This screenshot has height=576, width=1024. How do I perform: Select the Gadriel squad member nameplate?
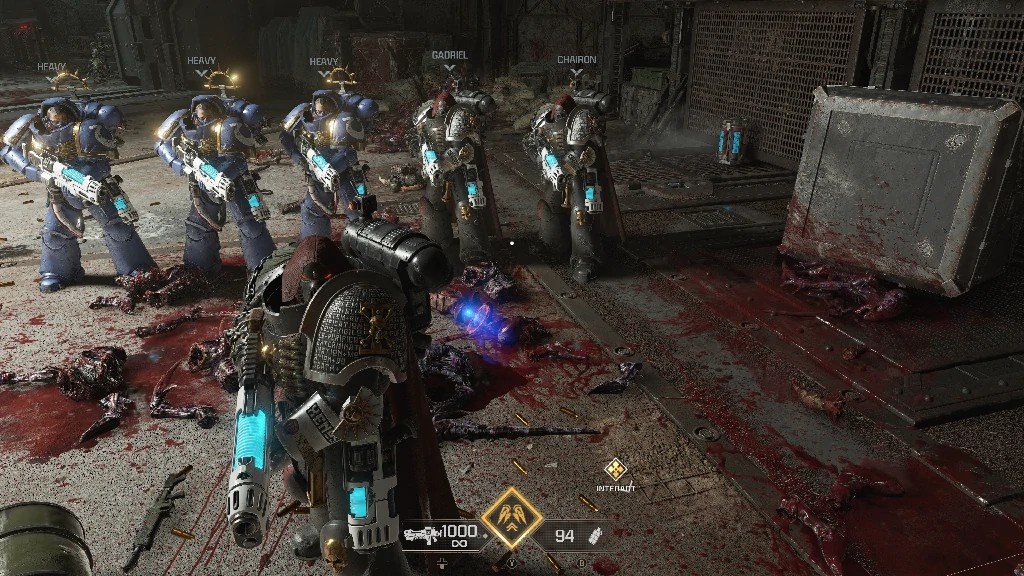(x=450, y=56)
